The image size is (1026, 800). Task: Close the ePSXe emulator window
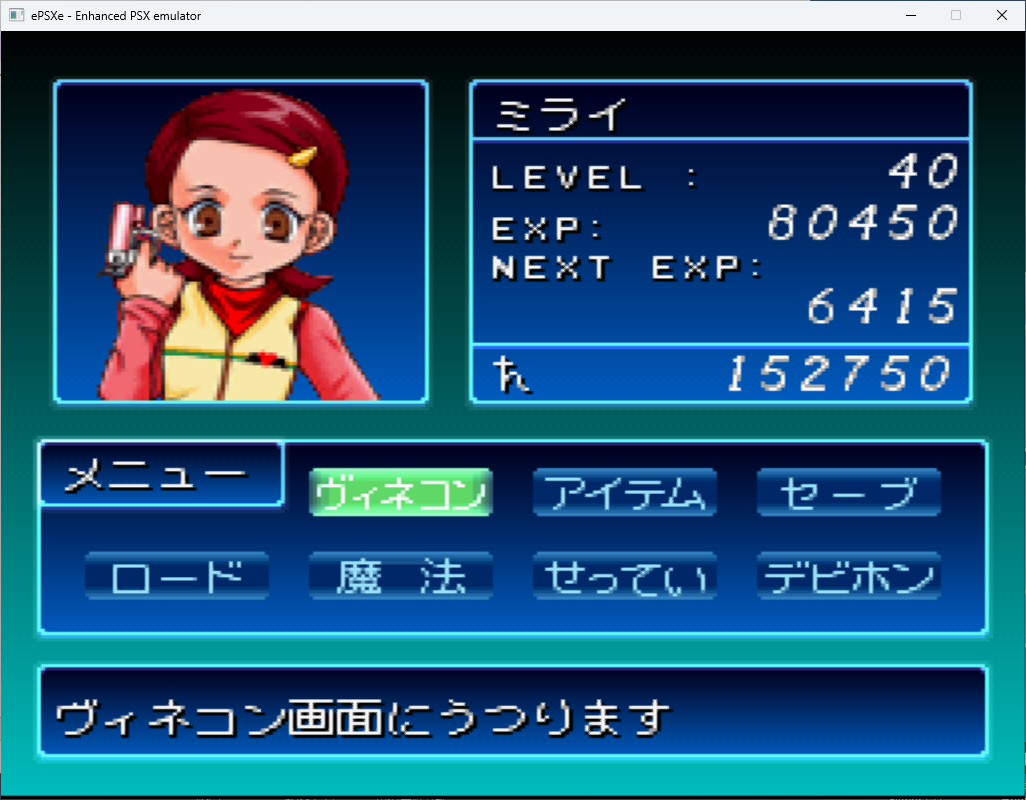pos(1001,15)
